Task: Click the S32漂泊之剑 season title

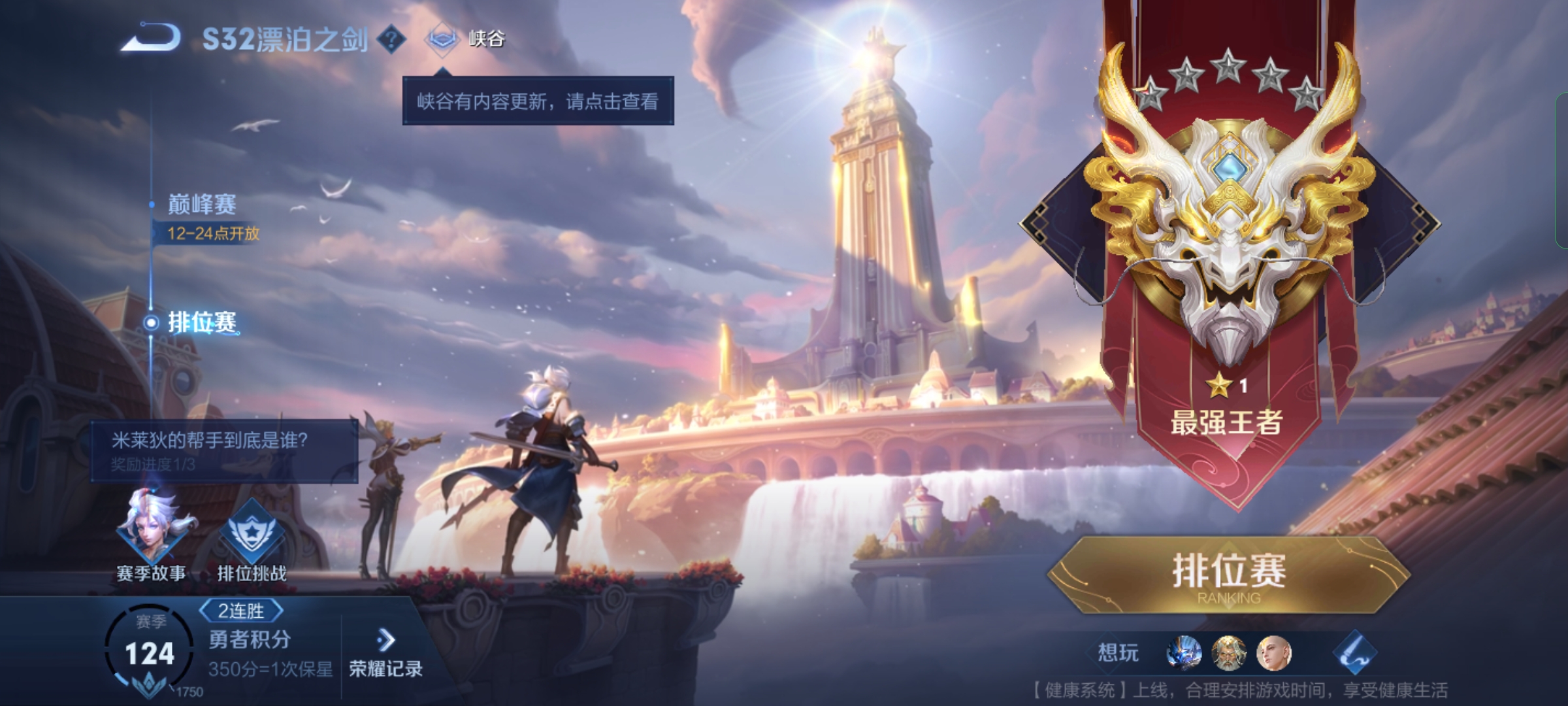Action: [x=284, y=38]
